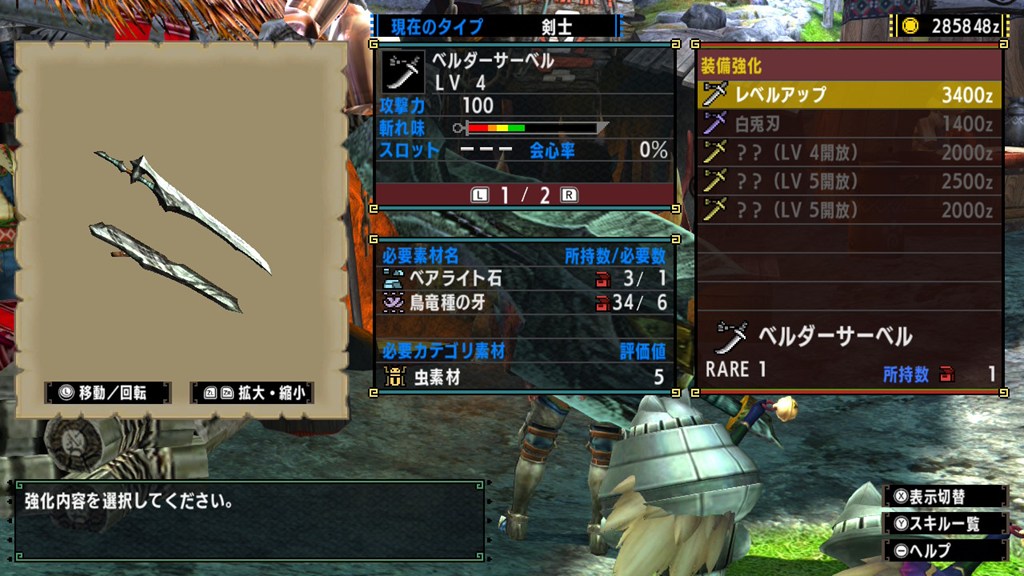Select the ?? (LV4開放) upgrade entry
Screen dimensions: 1024x576
(848, 153)
